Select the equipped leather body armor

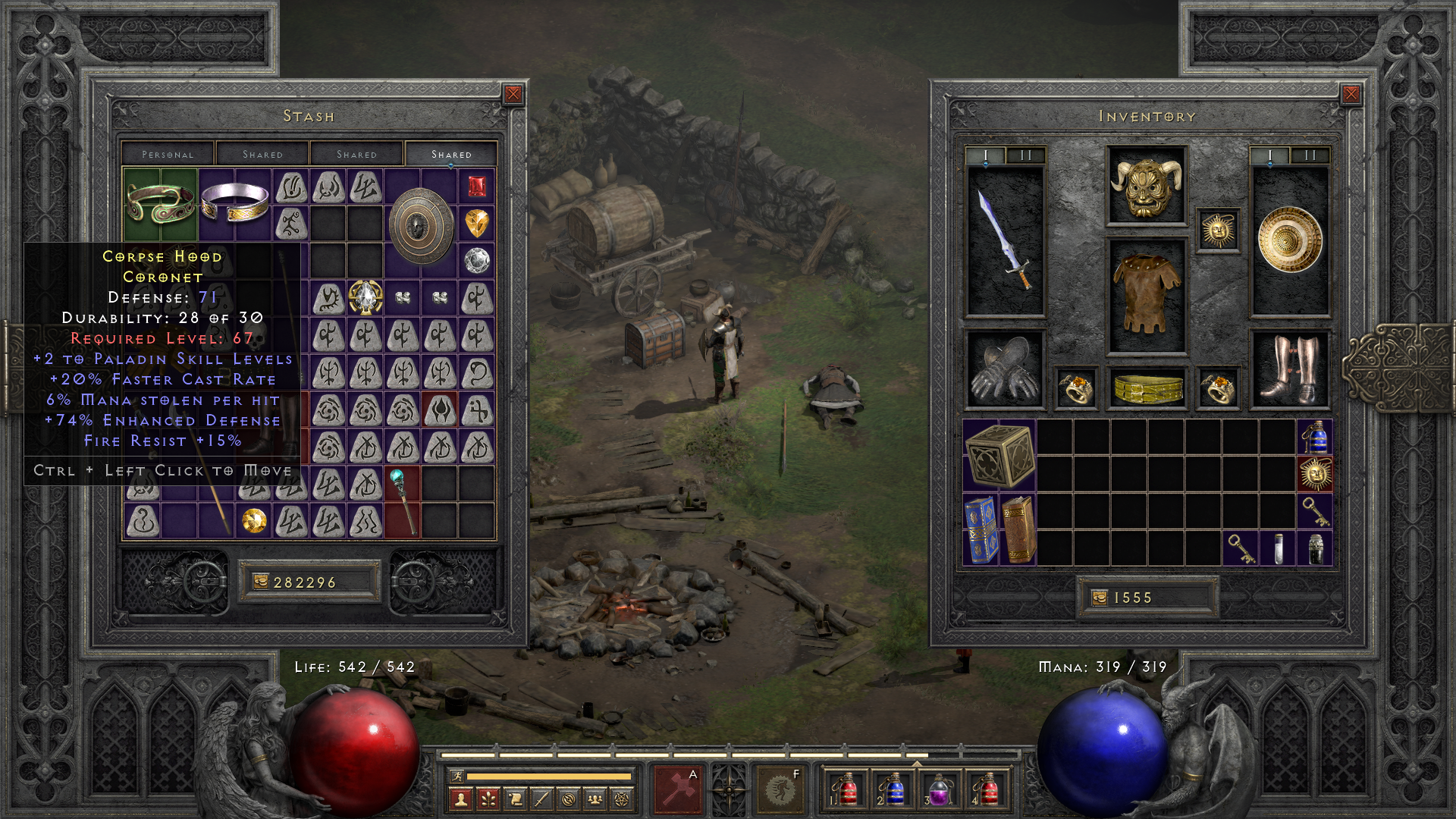[1146, 295]
